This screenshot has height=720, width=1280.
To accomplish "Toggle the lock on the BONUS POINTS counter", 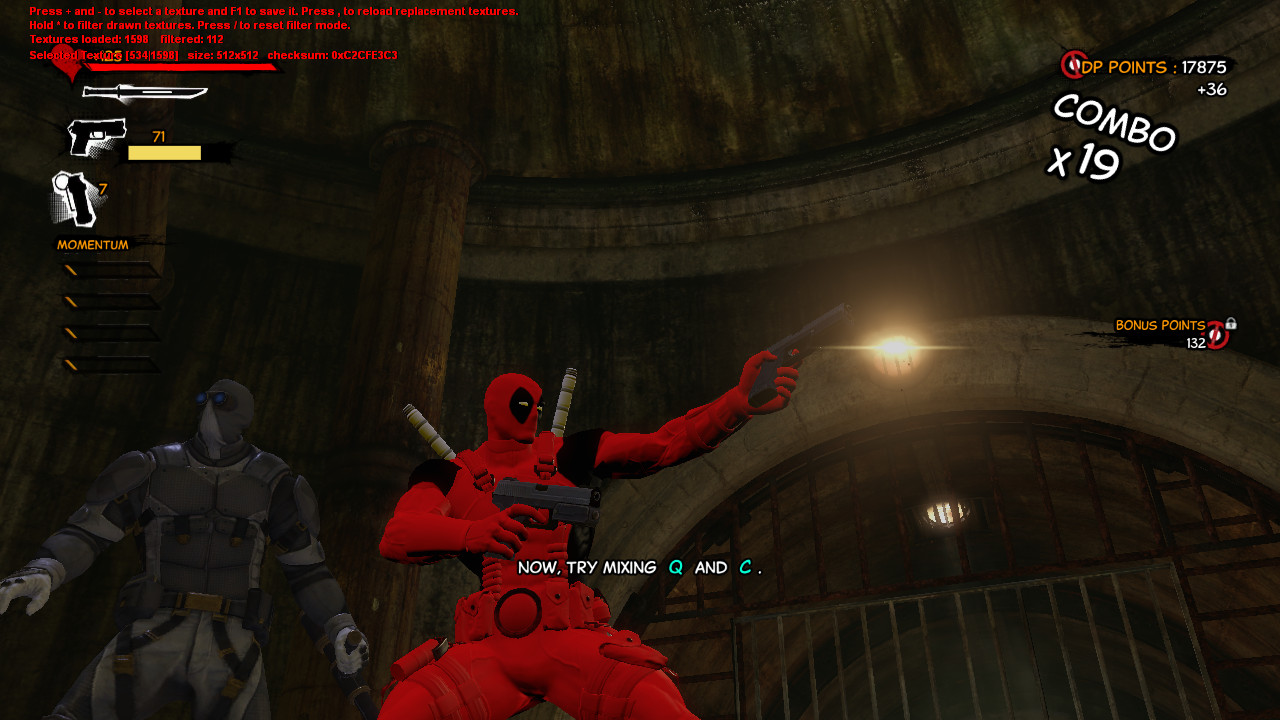I will 1232,325.
